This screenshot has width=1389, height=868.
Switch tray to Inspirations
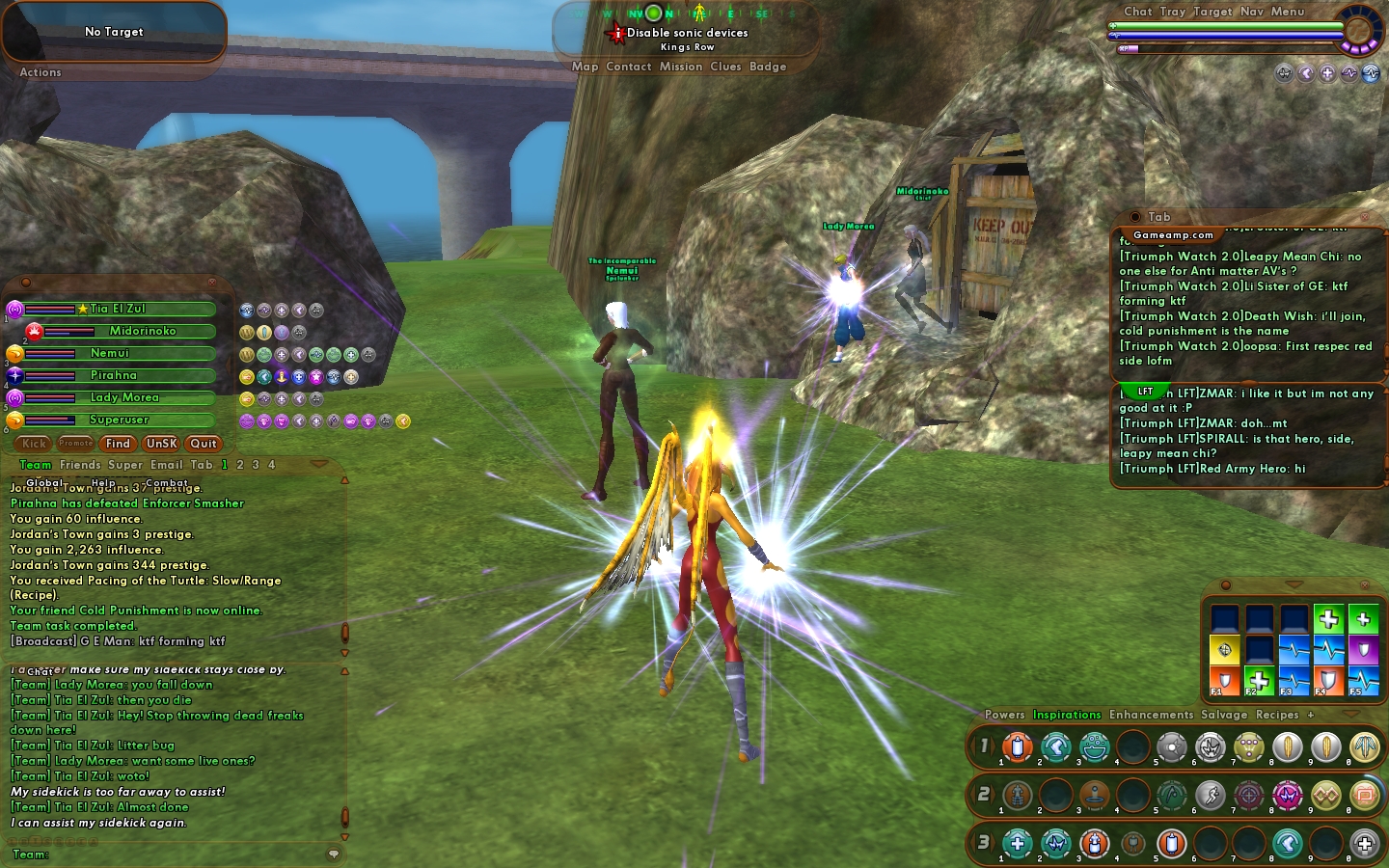point(1067,715)
